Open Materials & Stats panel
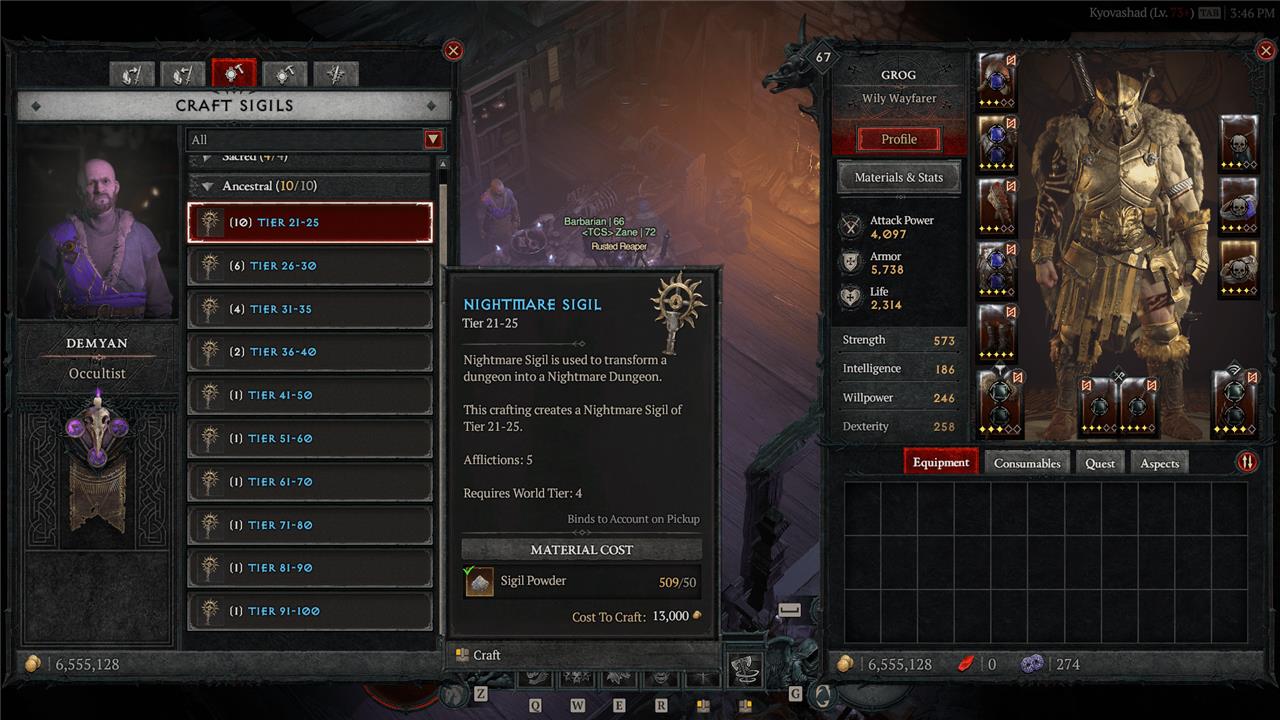Image resolution: width=1280 pixels, height=720 pixels. pyautogui.click(x=898, y=178)
